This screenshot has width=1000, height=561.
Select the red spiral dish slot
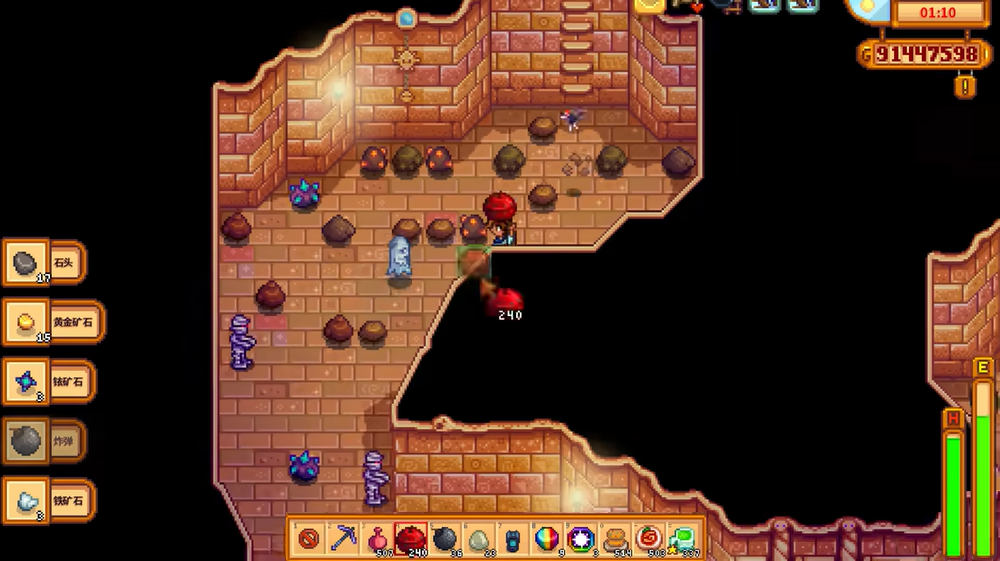(x=649, y=539)
